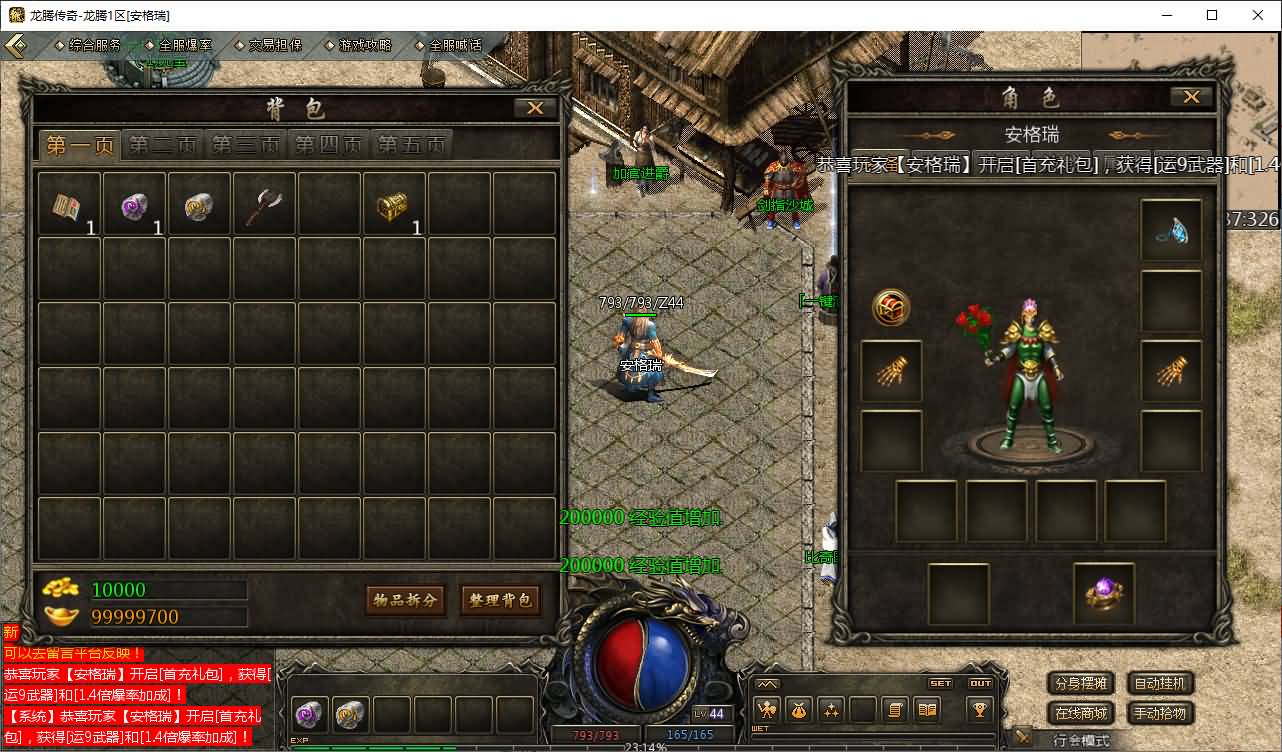The width and height of the screenshot is (1282, 752).
Task: Click the trophy icon in the bottom bar
Action: pyautogui.click(x=979, y=709)
